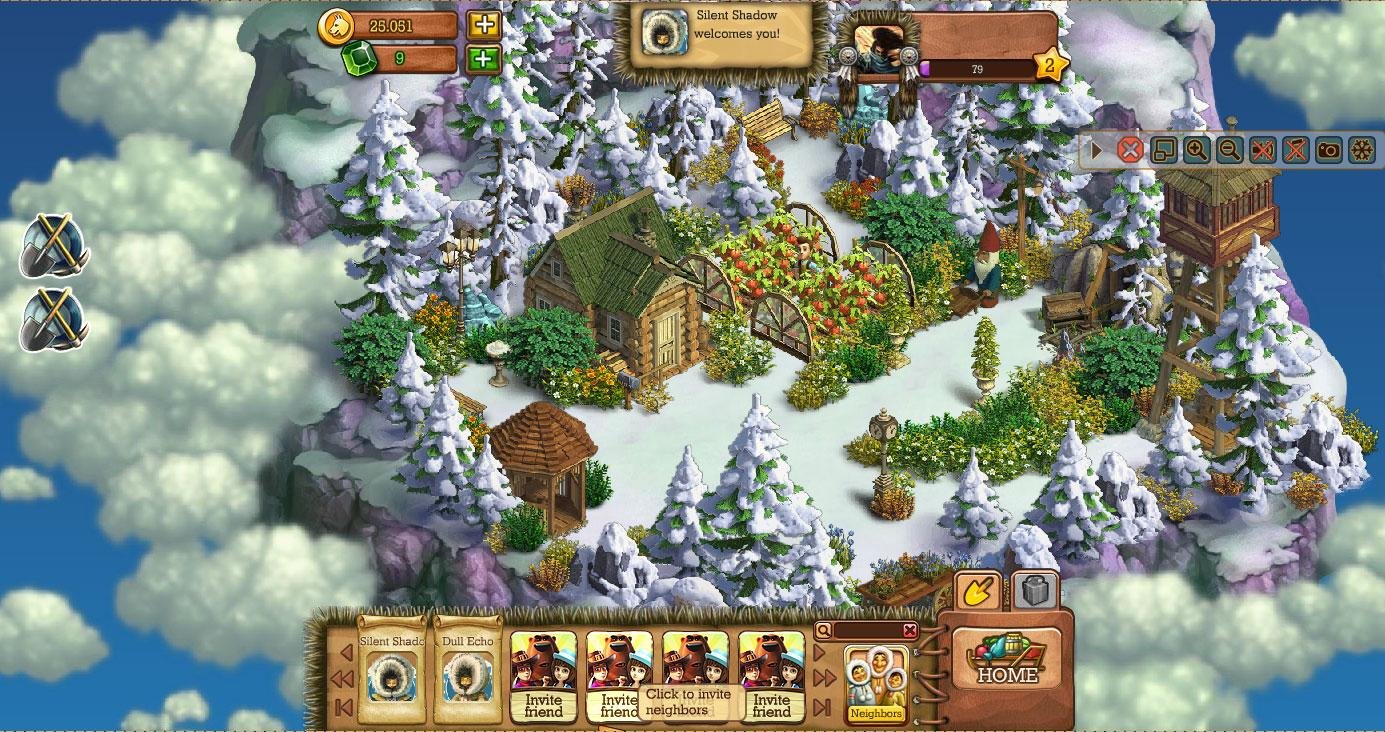Screen dimensions: 1385x732
Task: Open the gray gift box tab
Action: point(1035,591)
